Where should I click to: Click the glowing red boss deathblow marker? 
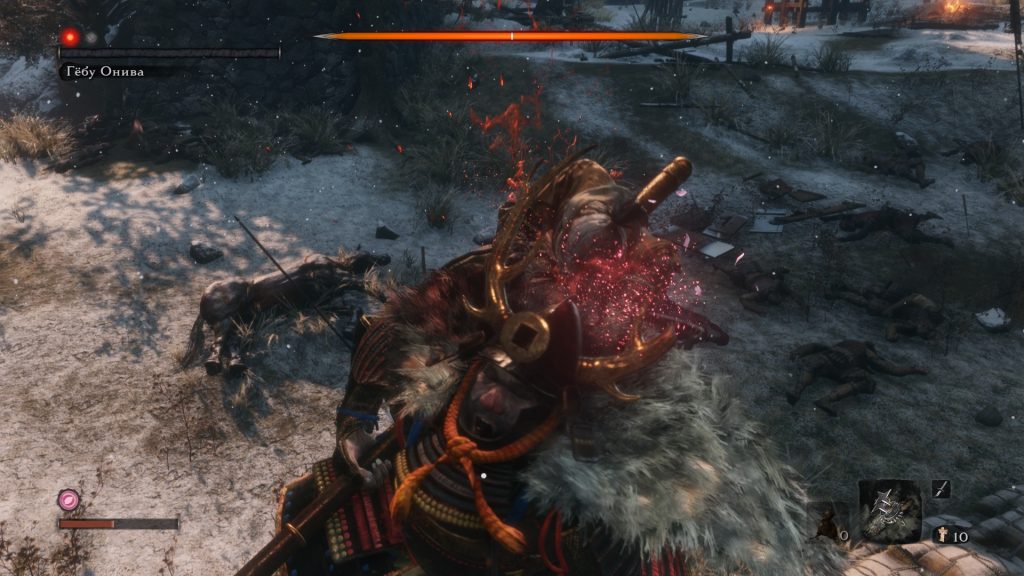(x=70, y=37)
